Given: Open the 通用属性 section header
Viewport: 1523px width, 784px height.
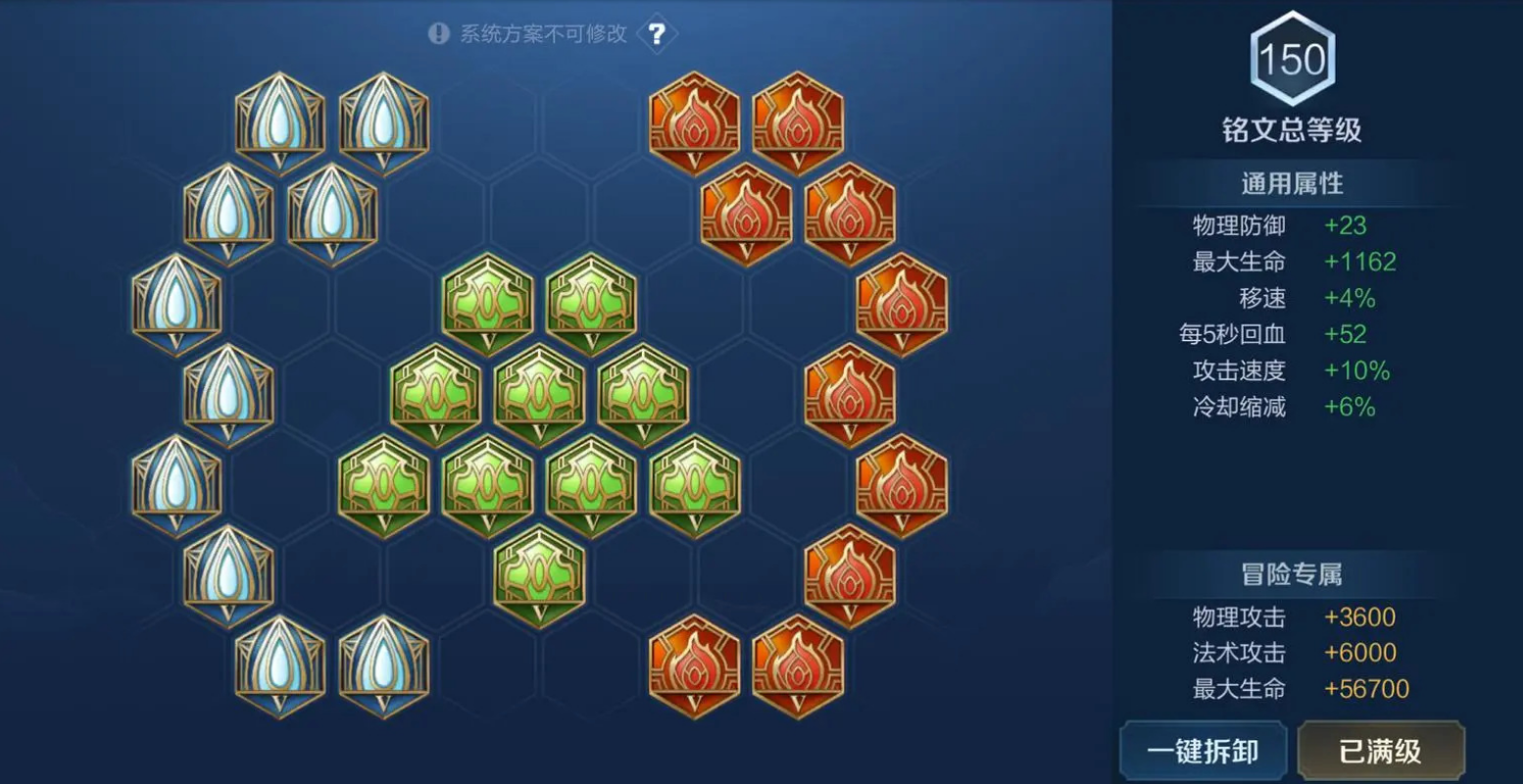Looking at the screenshot, I should click(x=1292, y=182).
